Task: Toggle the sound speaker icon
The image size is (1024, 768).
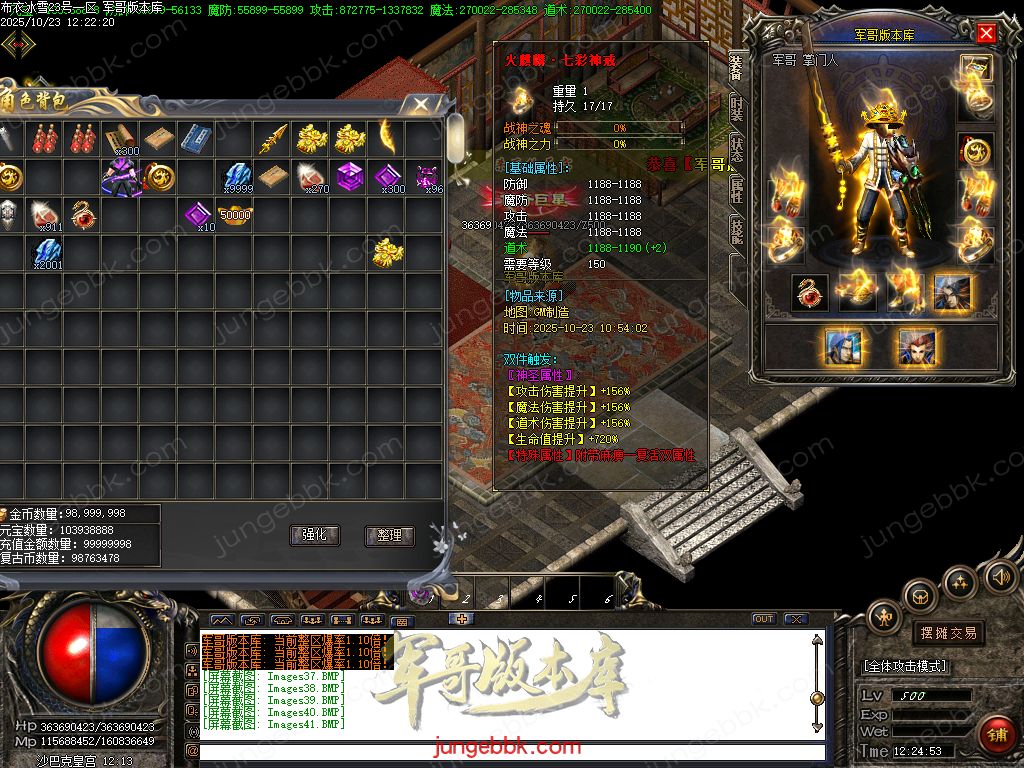Action: (x=999, y=577)
